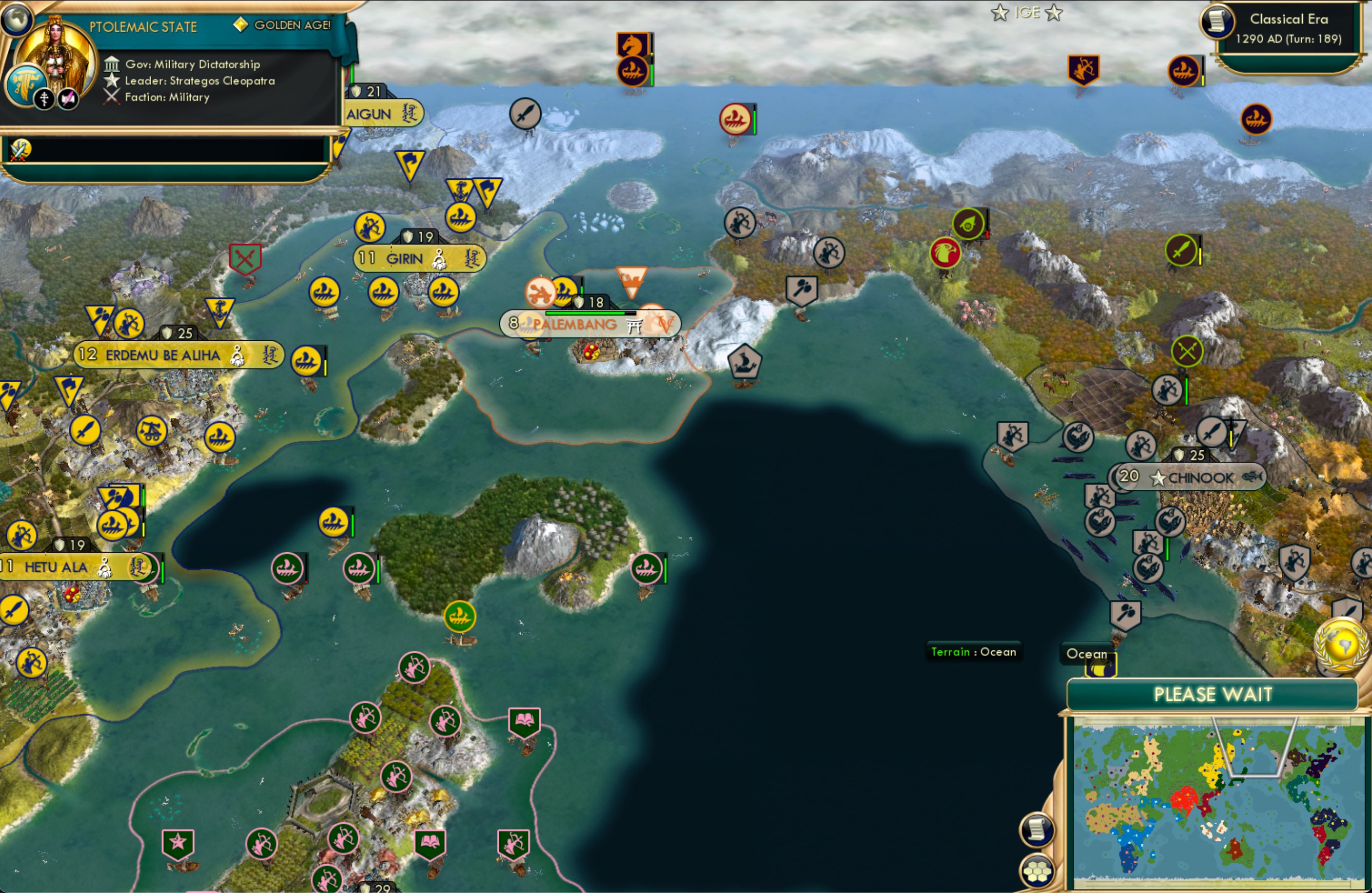This screenshot has height=893, width=1372.
Task: Click the fish resource icon on the Chinook banner
Action: click(x=1253, y=478)
